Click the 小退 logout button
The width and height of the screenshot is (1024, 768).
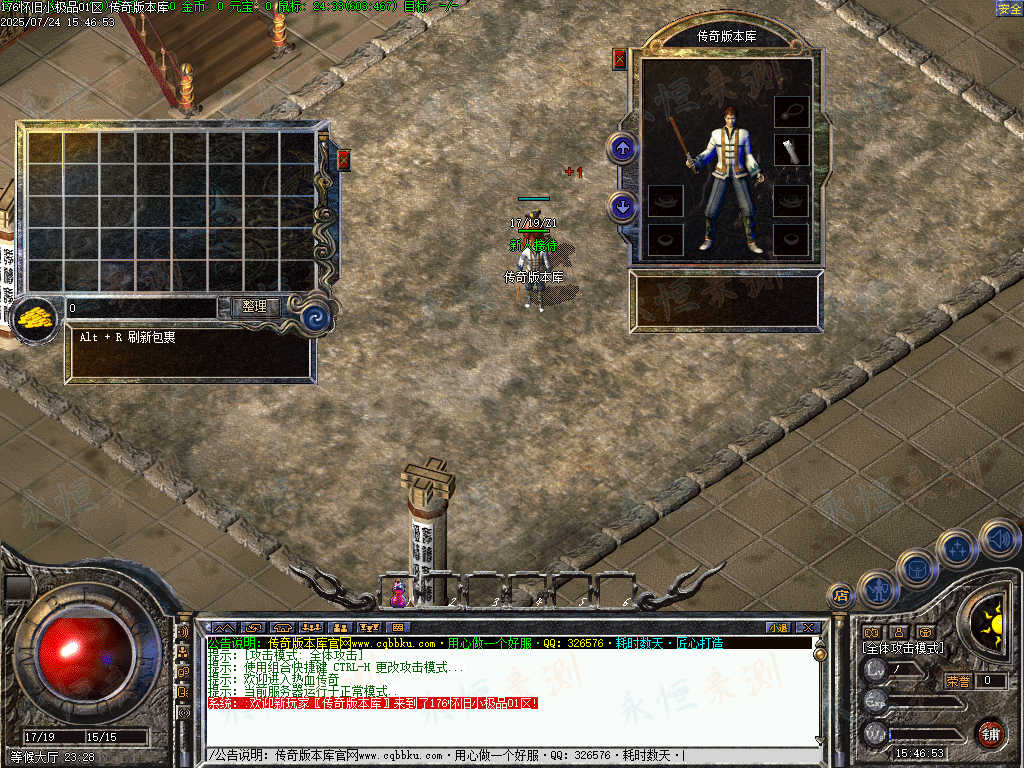[778, 628]
